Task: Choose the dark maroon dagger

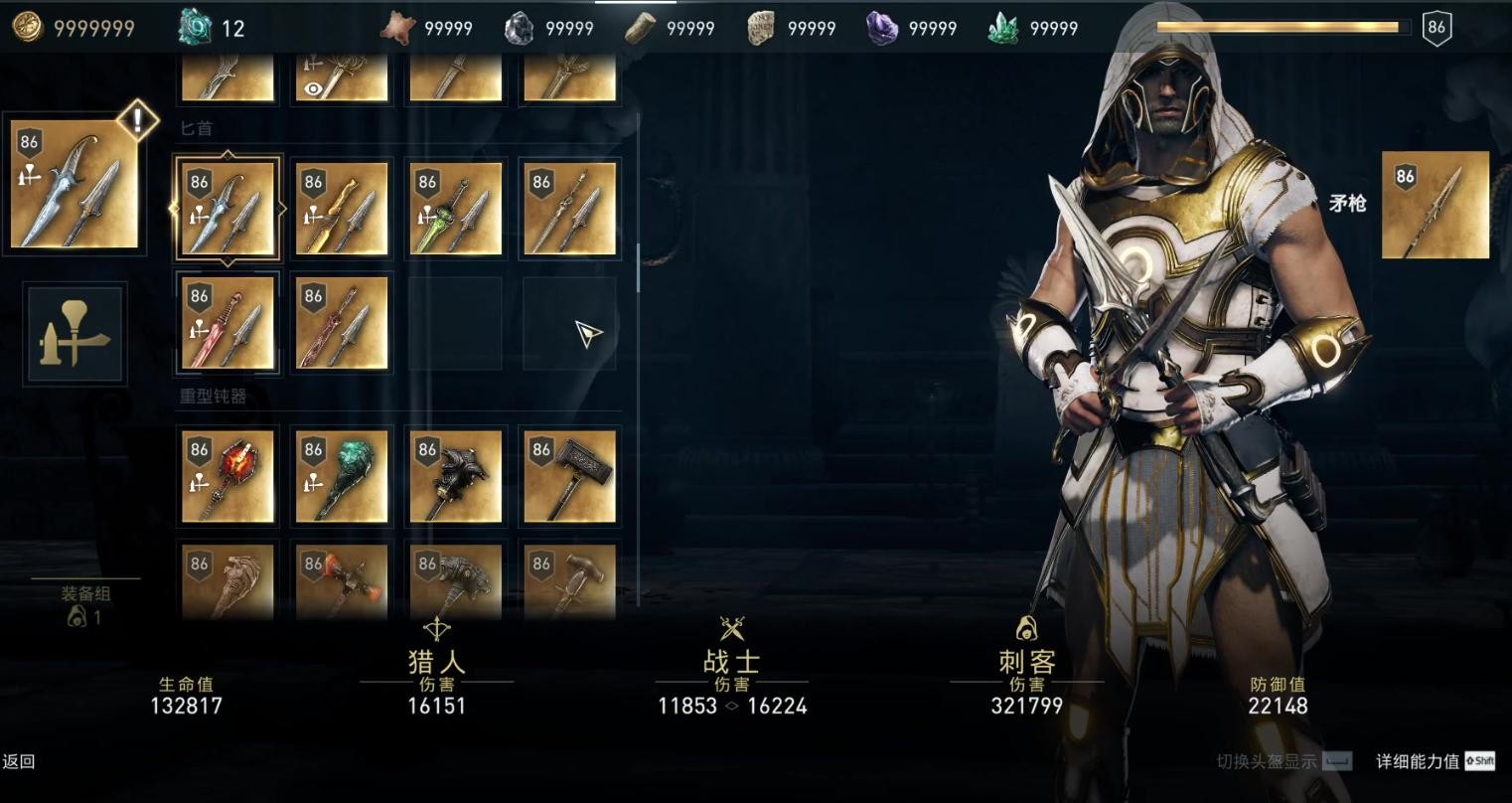Action: pyautogui.click(x=341, y=323)
